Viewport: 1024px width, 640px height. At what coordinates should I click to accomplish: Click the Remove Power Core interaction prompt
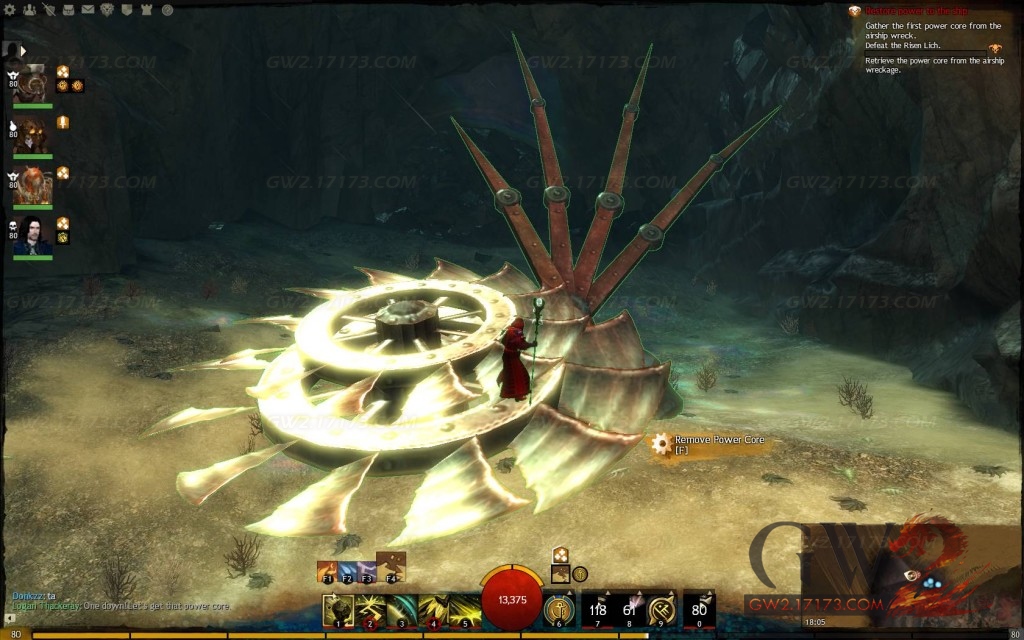point(710,445)
